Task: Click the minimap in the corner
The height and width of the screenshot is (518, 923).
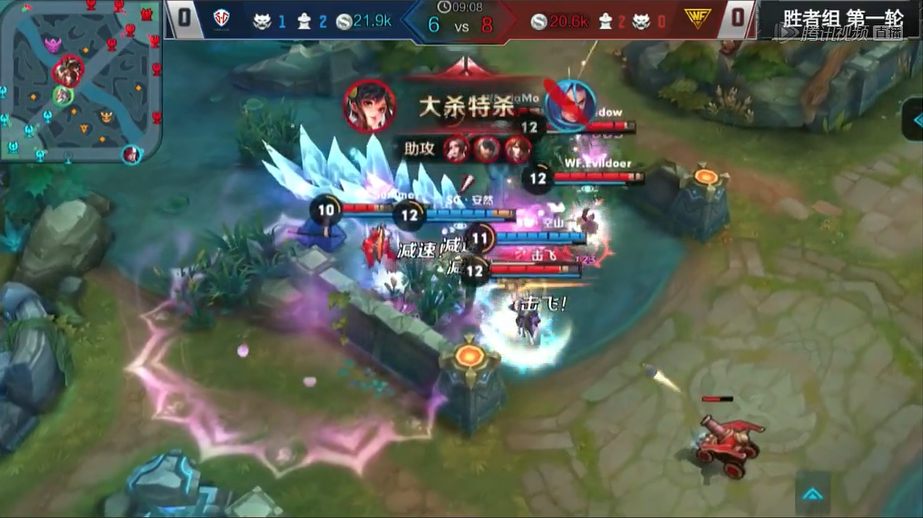Action: pos(81,82)
